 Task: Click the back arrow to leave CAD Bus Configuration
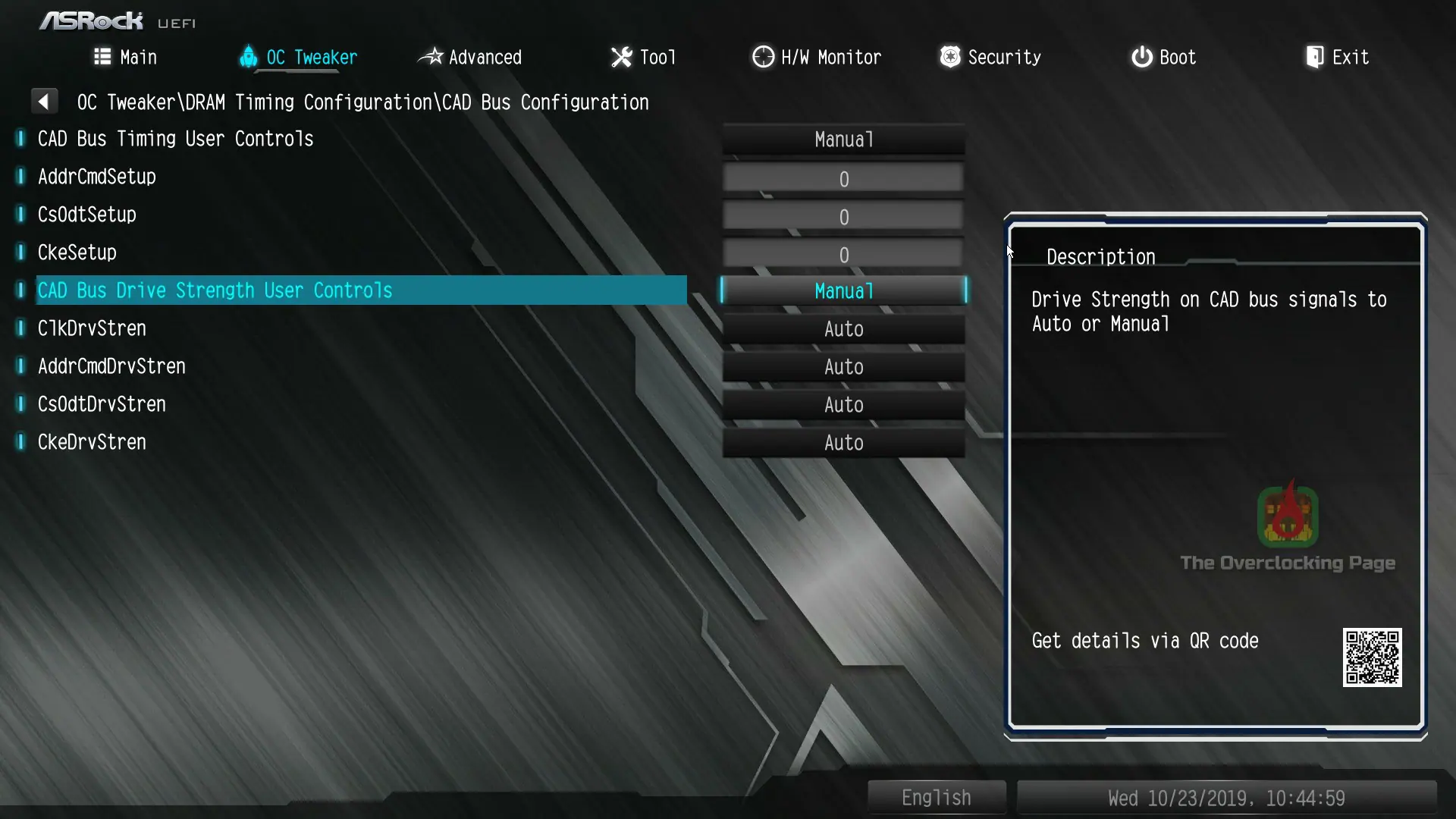pyautogui.click(x=44, y=101)
